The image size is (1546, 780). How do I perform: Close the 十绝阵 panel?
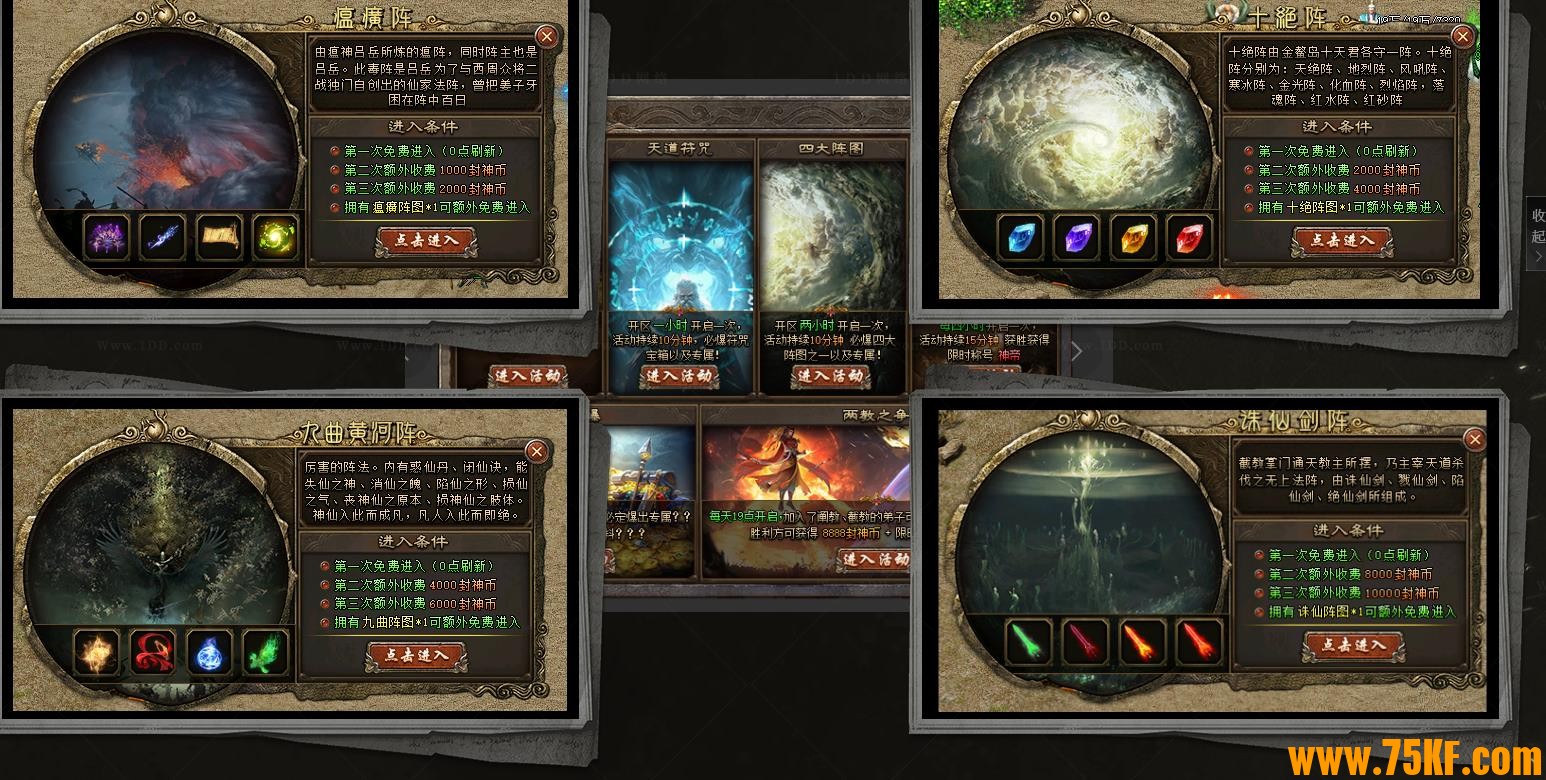pos(1462,37)
